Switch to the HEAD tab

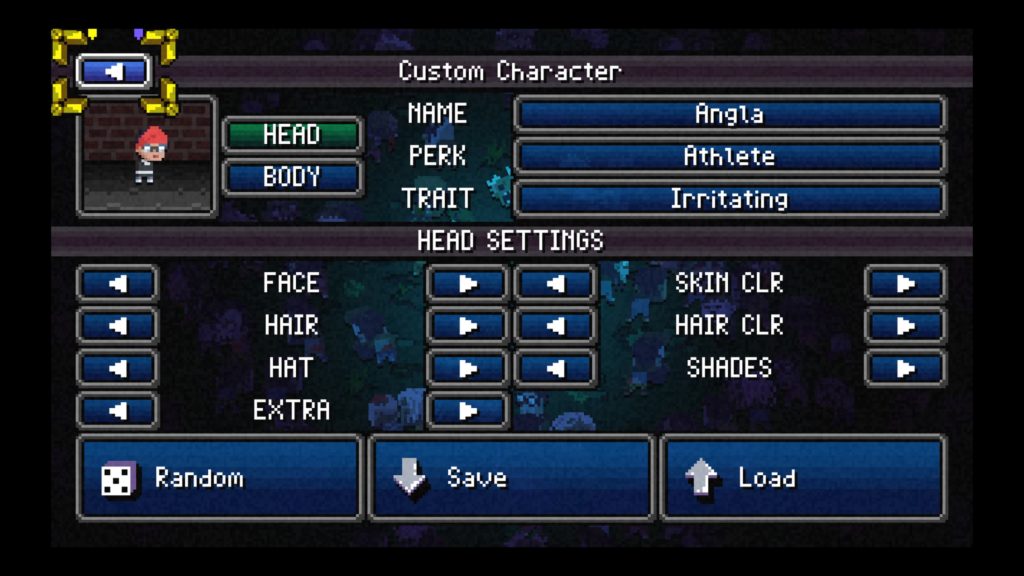(291, 135)
